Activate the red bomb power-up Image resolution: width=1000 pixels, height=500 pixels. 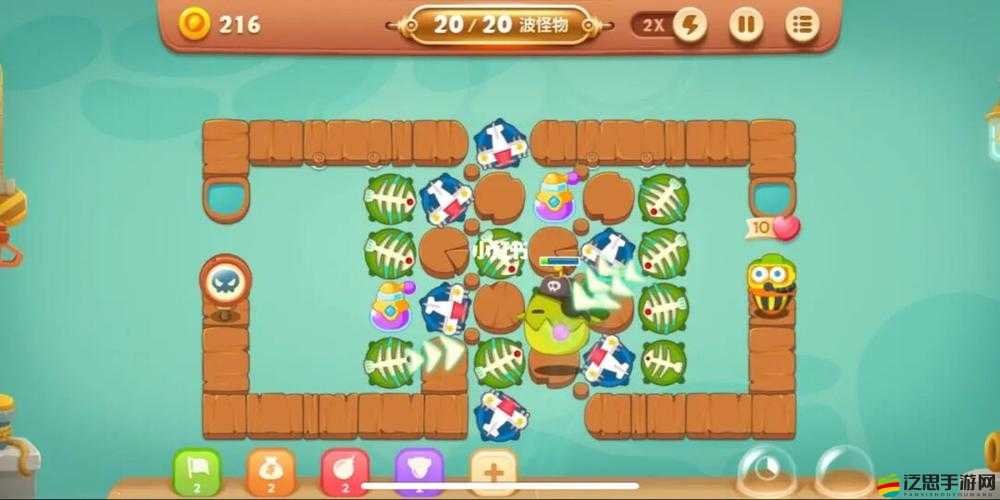tap(345, 471)
